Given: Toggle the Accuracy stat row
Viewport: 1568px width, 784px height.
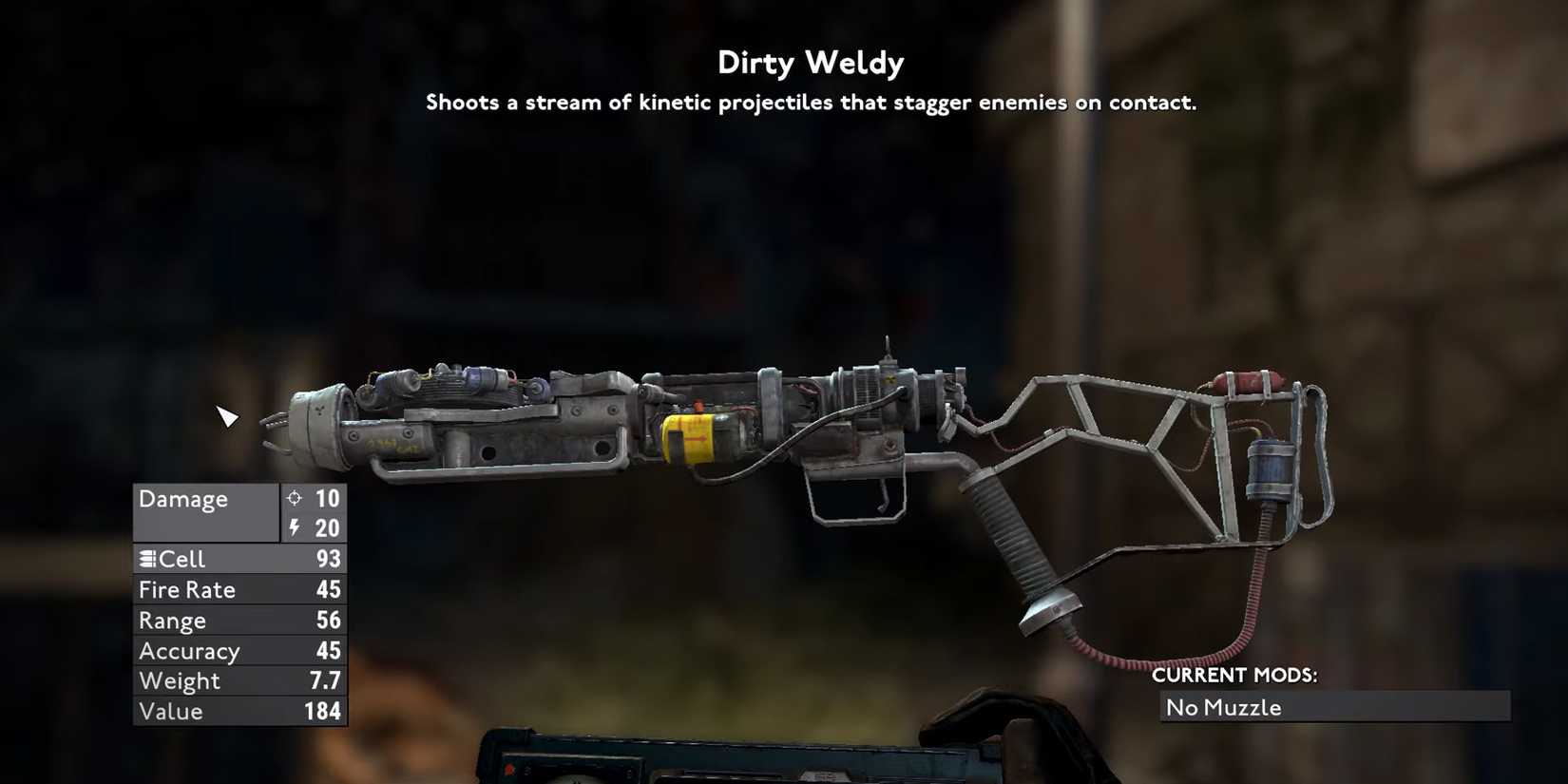Looking at the screenshot, I should pyautogui.click(x=238, y=650).
